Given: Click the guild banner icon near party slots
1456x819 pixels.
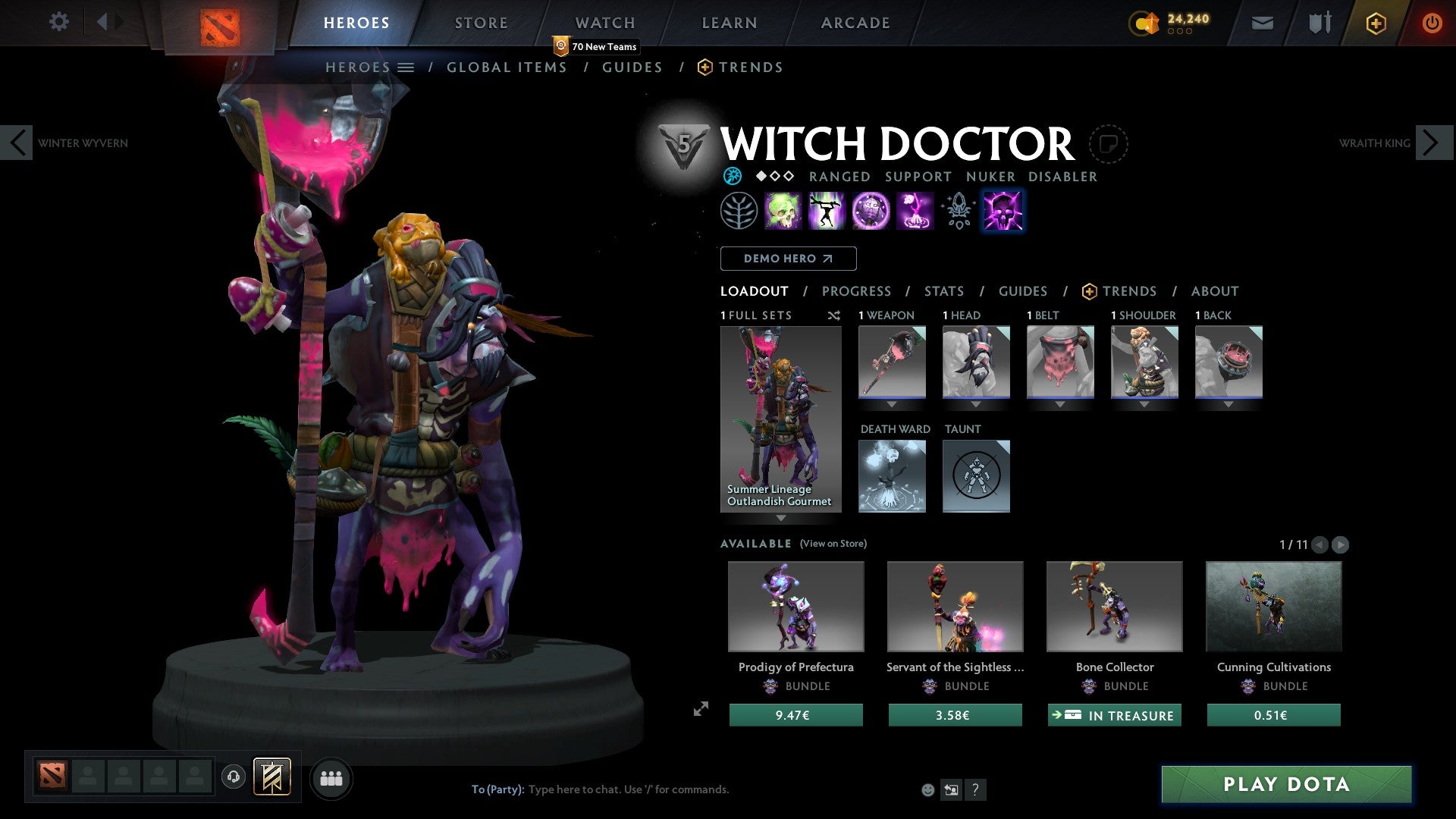Looking at the screenshot, I should pyautogui.click(x=273, y=777).
